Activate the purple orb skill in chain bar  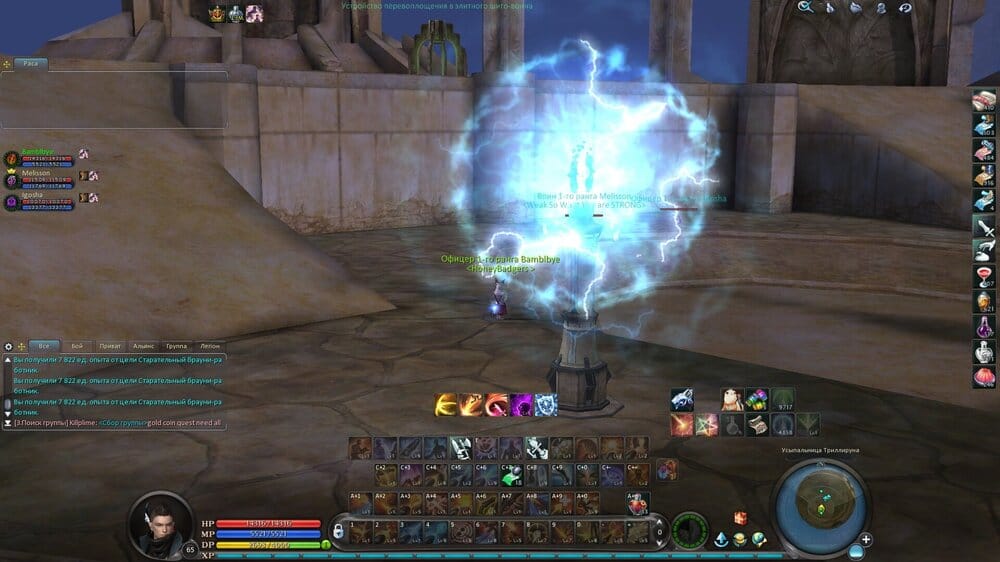pyautogui.click(x=521, y=405)
